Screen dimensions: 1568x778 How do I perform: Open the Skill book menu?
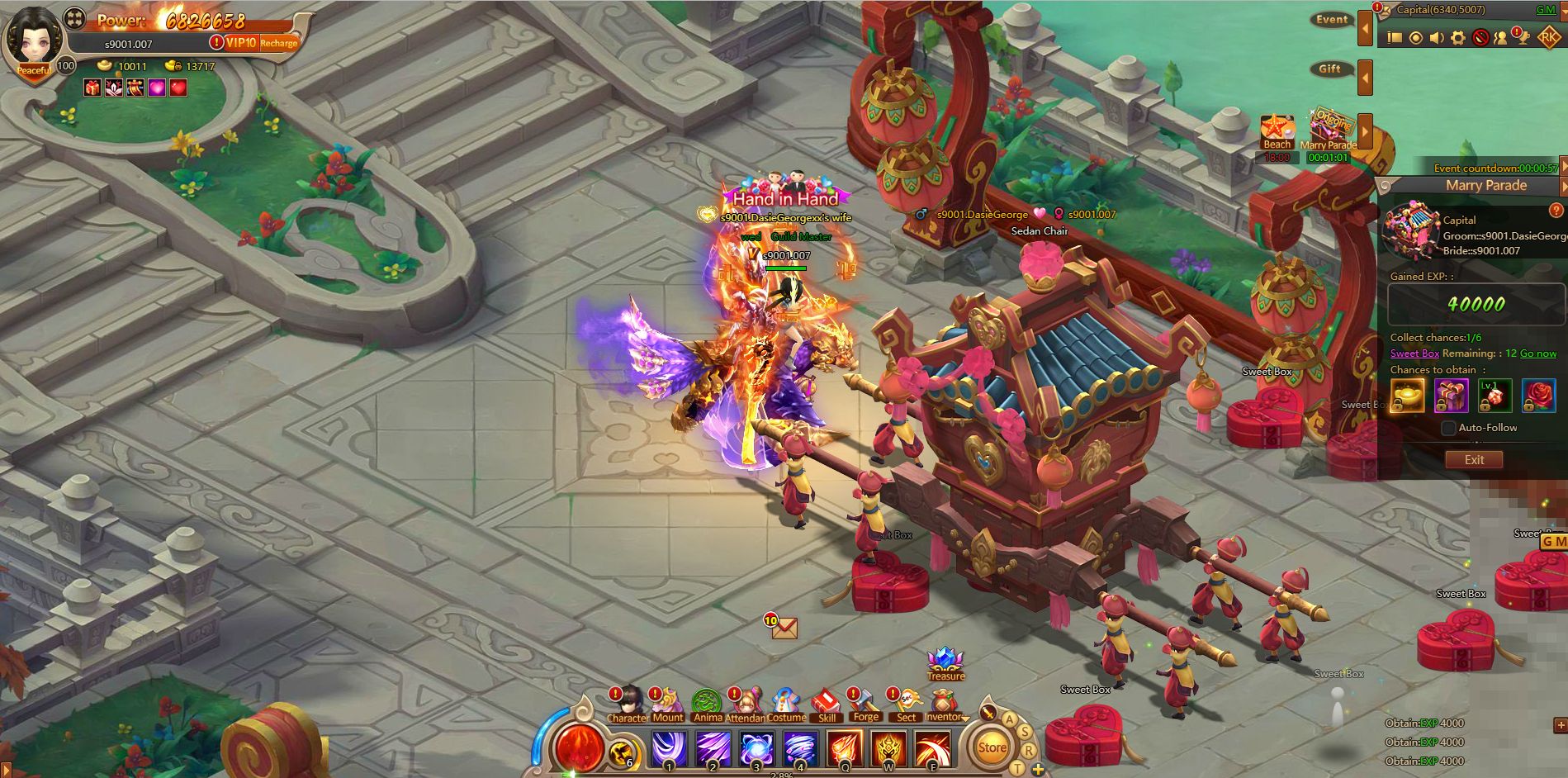pos(826,704)
